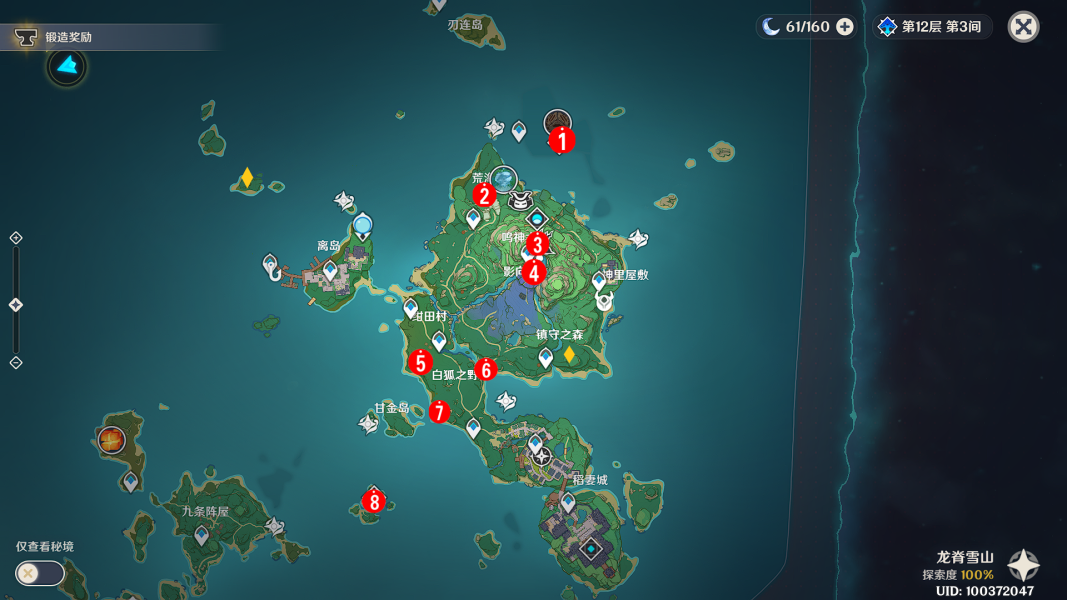
Task: Choose the teleport waypoint at 九条阵屋
Action: click(x=201, y=536)
